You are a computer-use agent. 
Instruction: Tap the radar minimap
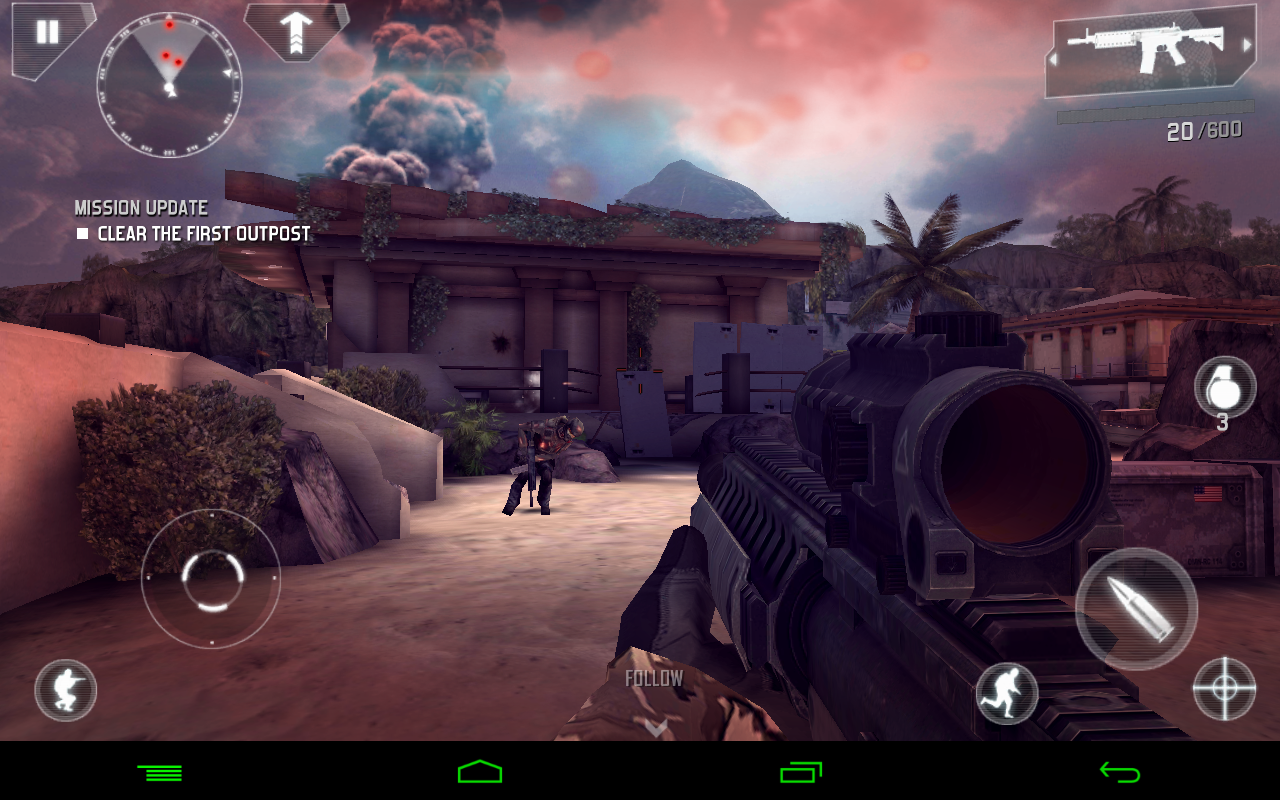point(169,84)
